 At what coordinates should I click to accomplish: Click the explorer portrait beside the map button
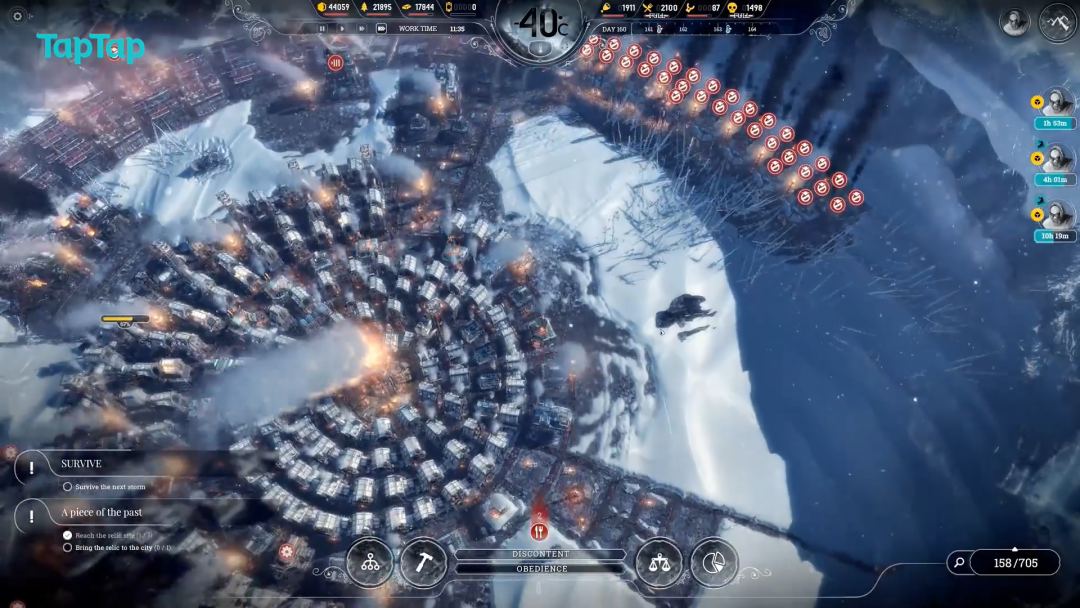(1014, 21)
